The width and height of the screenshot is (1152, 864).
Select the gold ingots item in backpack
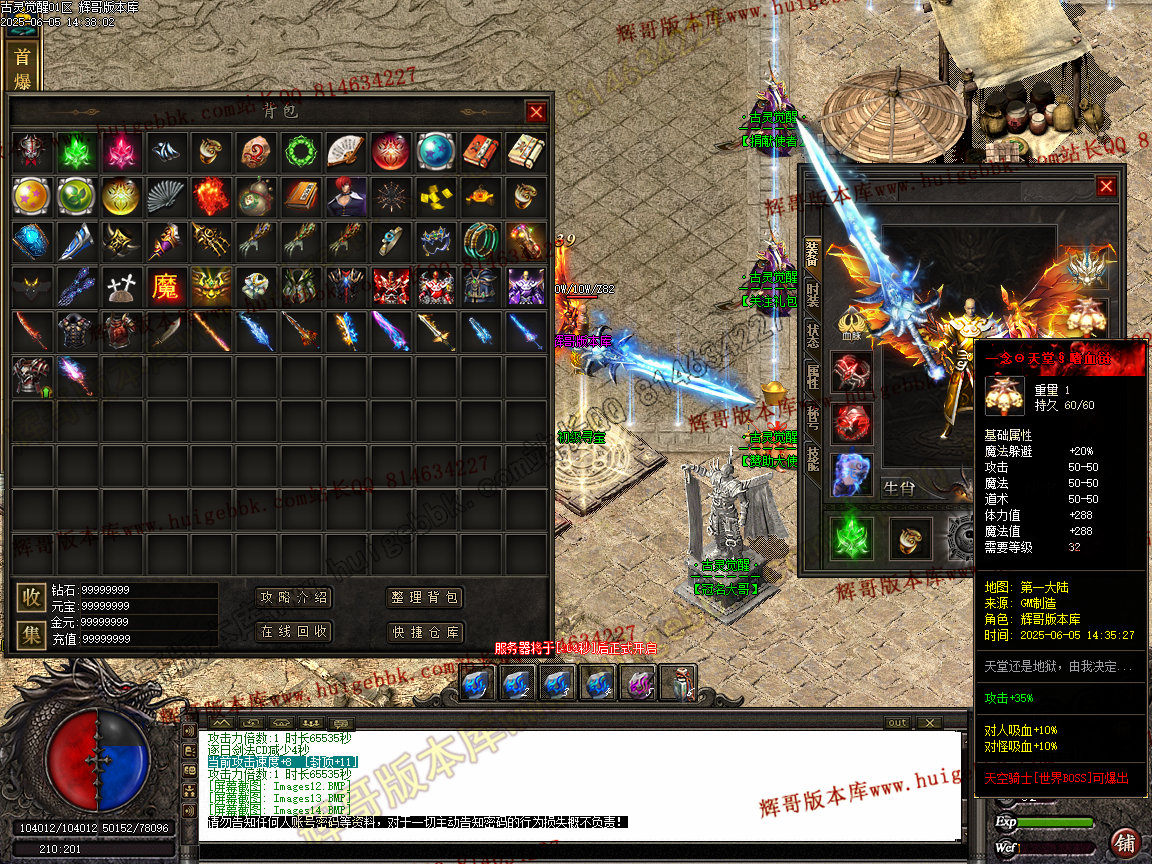point(435,197)
